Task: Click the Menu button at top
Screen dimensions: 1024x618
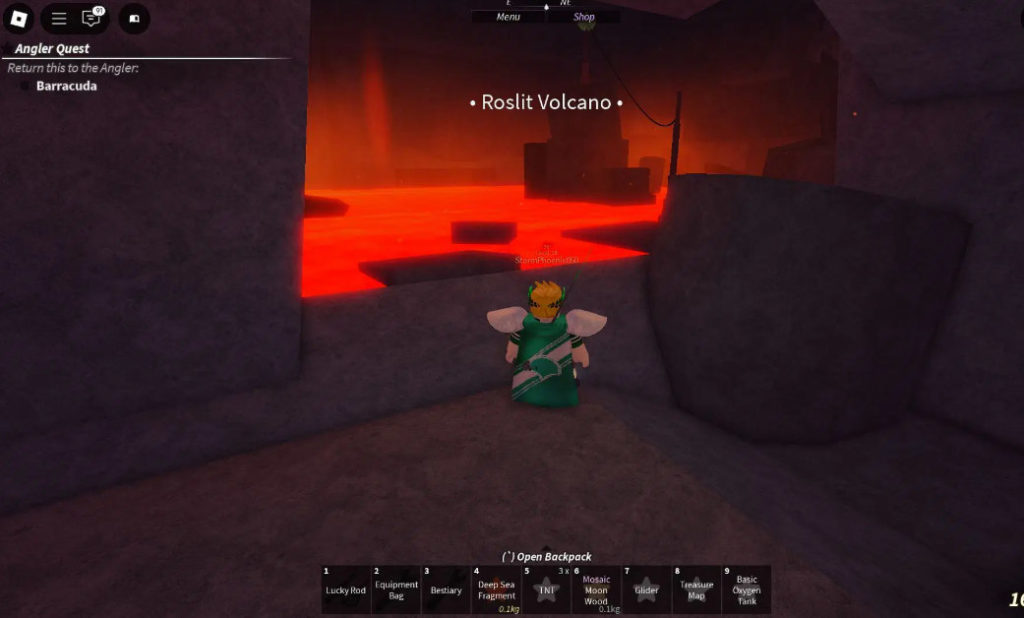Action: (x=508, y=17)
